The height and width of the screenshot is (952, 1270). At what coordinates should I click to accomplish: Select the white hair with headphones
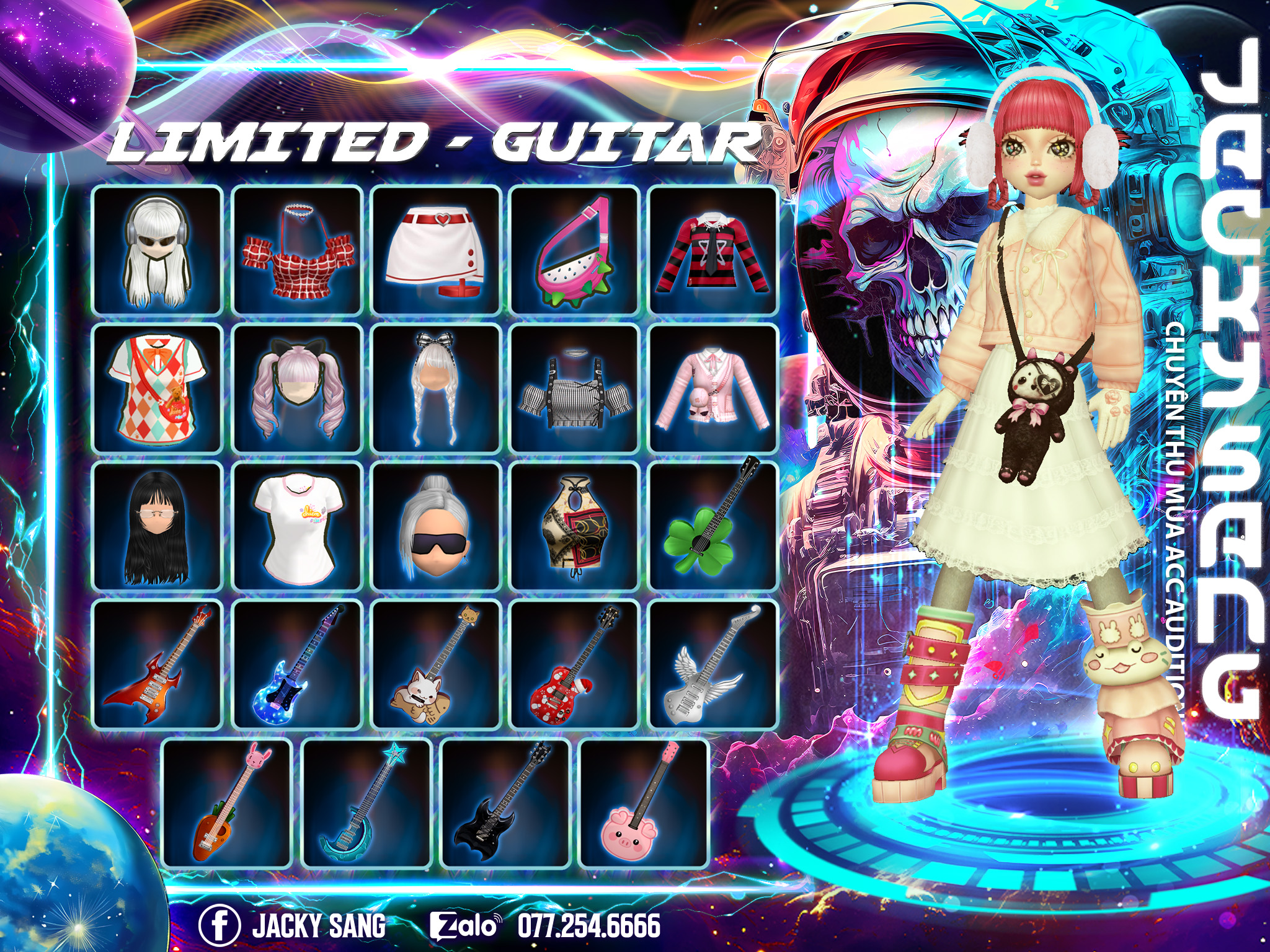[x=158, y=250]
